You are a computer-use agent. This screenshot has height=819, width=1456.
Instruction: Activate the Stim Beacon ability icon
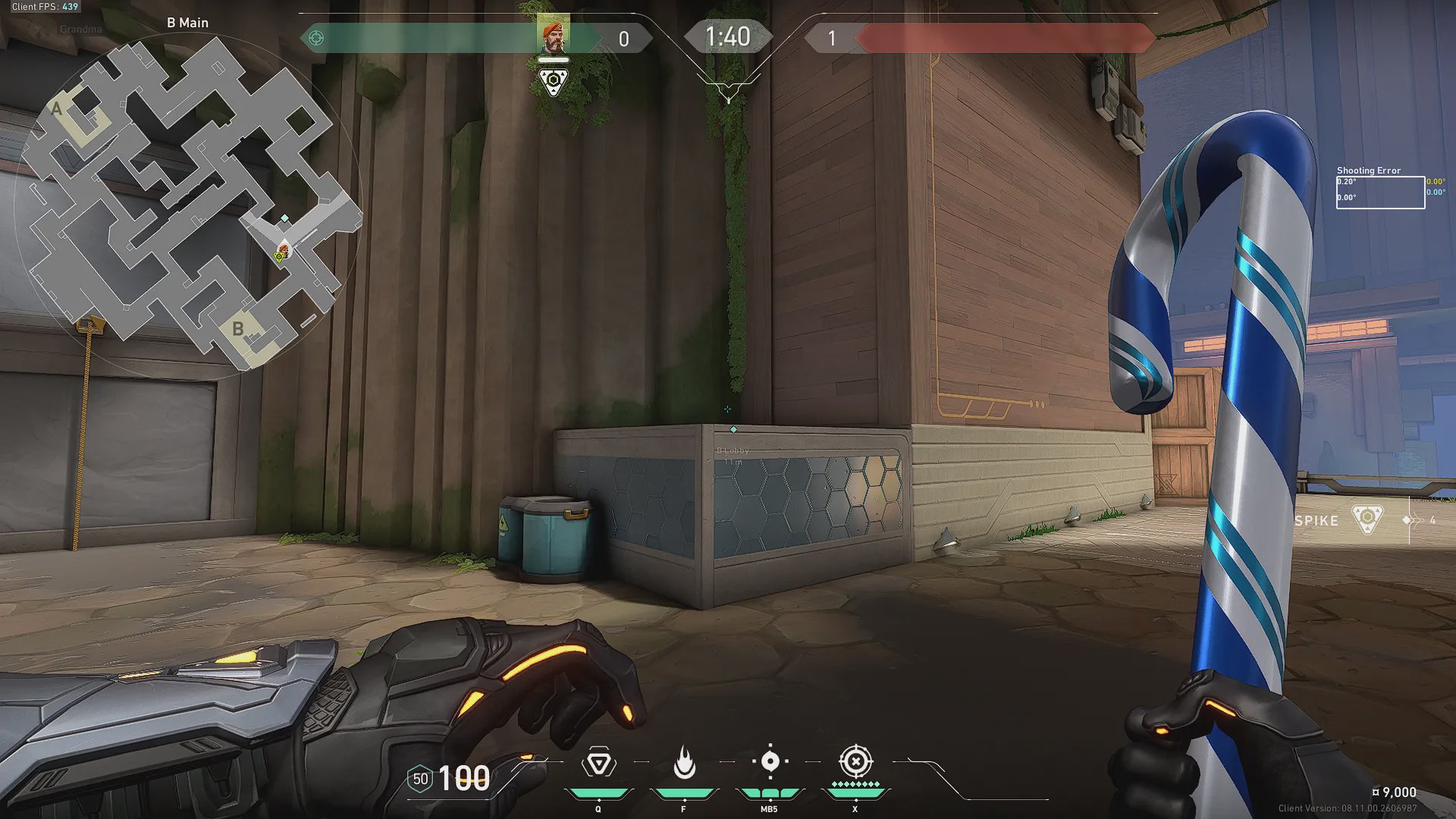coord(598,764)
